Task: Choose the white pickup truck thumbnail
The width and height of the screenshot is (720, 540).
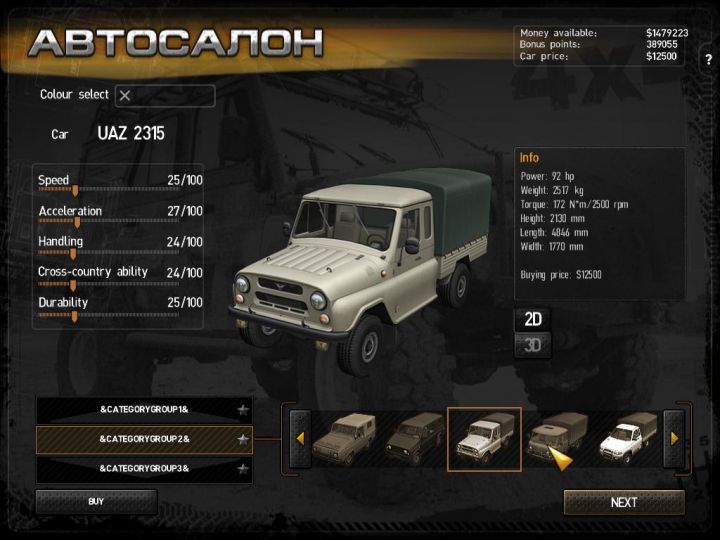Action: 627,438
